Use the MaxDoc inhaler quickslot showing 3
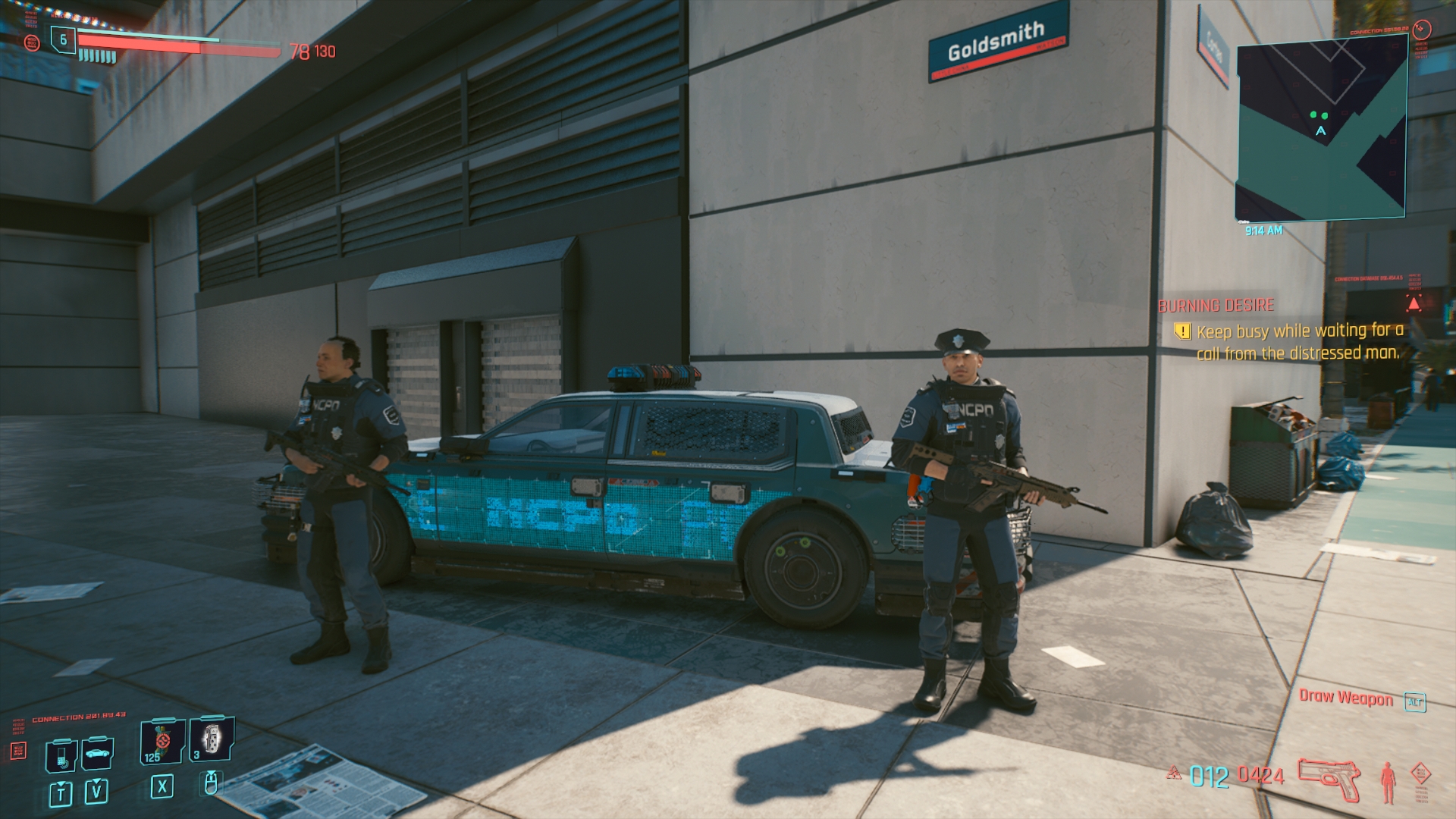This screenshot has height=819, width=1456. (x=212, y=739)
